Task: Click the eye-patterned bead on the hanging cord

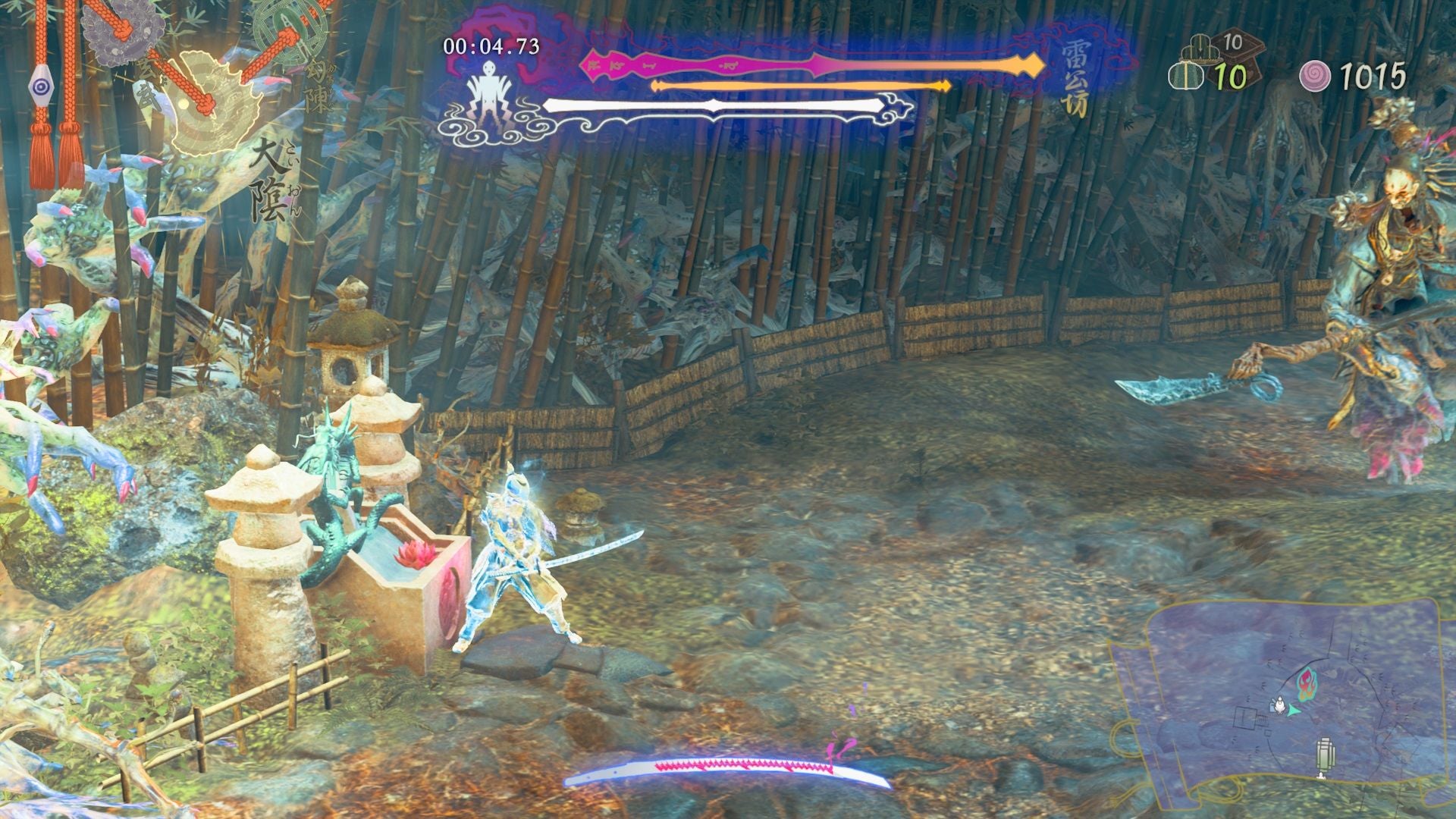Action: point(42,86)
